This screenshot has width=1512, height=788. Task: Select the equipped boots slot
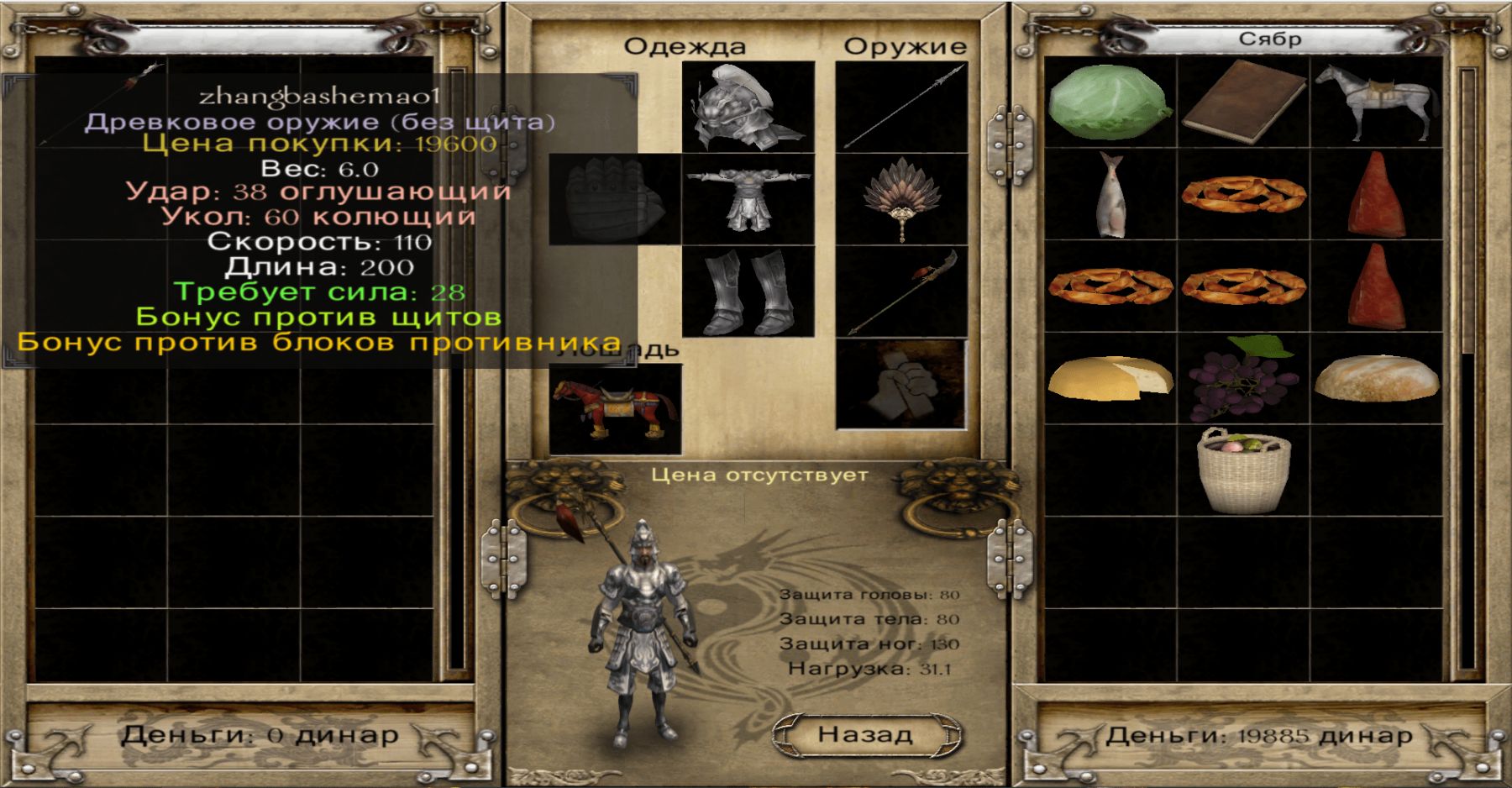tap(748, 292)
